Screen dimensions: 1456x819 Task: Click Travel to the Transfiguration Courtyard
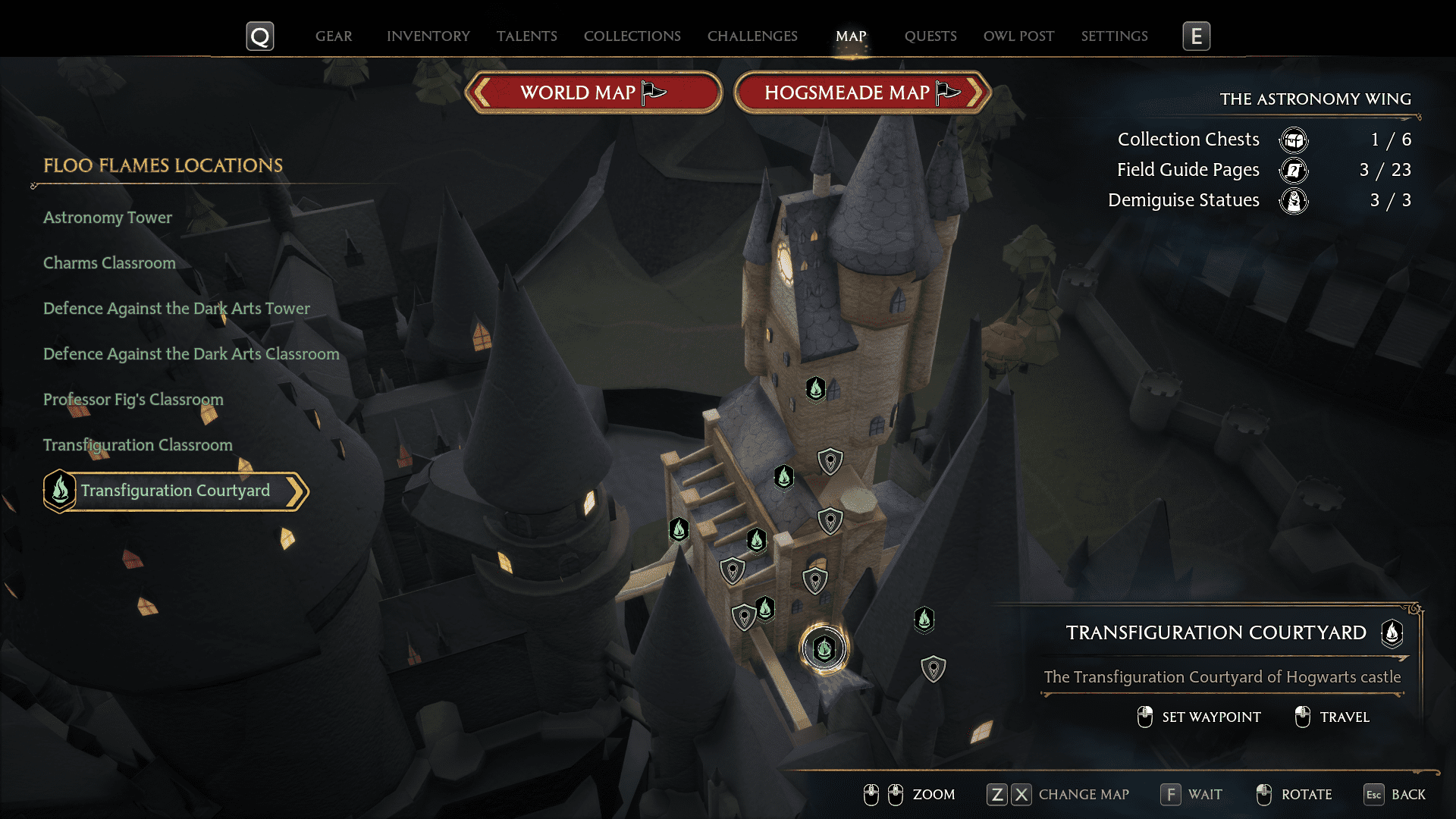point(1346,717)
